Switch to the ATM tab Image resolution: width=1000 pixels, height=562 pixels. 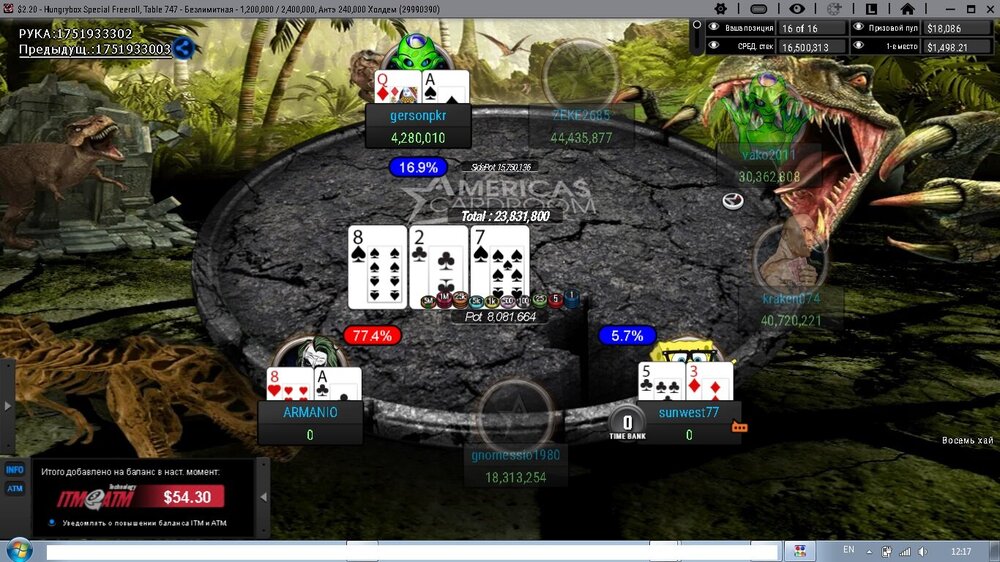pos(15,488)
